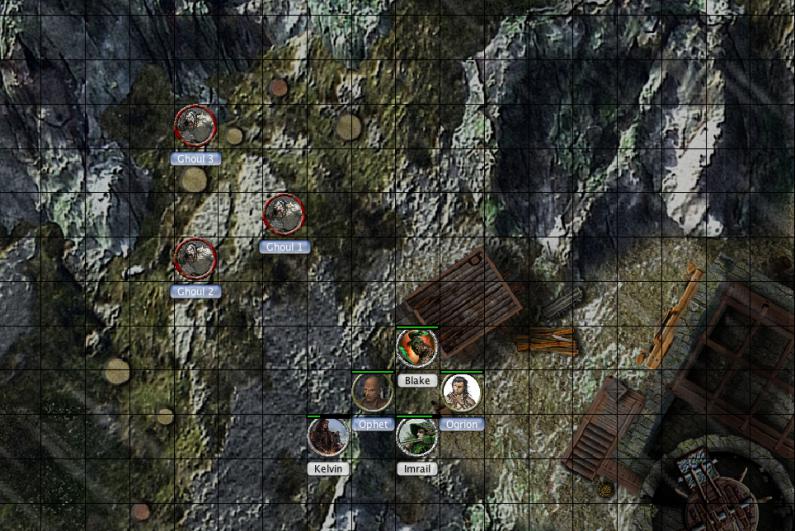
Task: Select the Ghoul 3 token
Action: [x=195, y=125]
